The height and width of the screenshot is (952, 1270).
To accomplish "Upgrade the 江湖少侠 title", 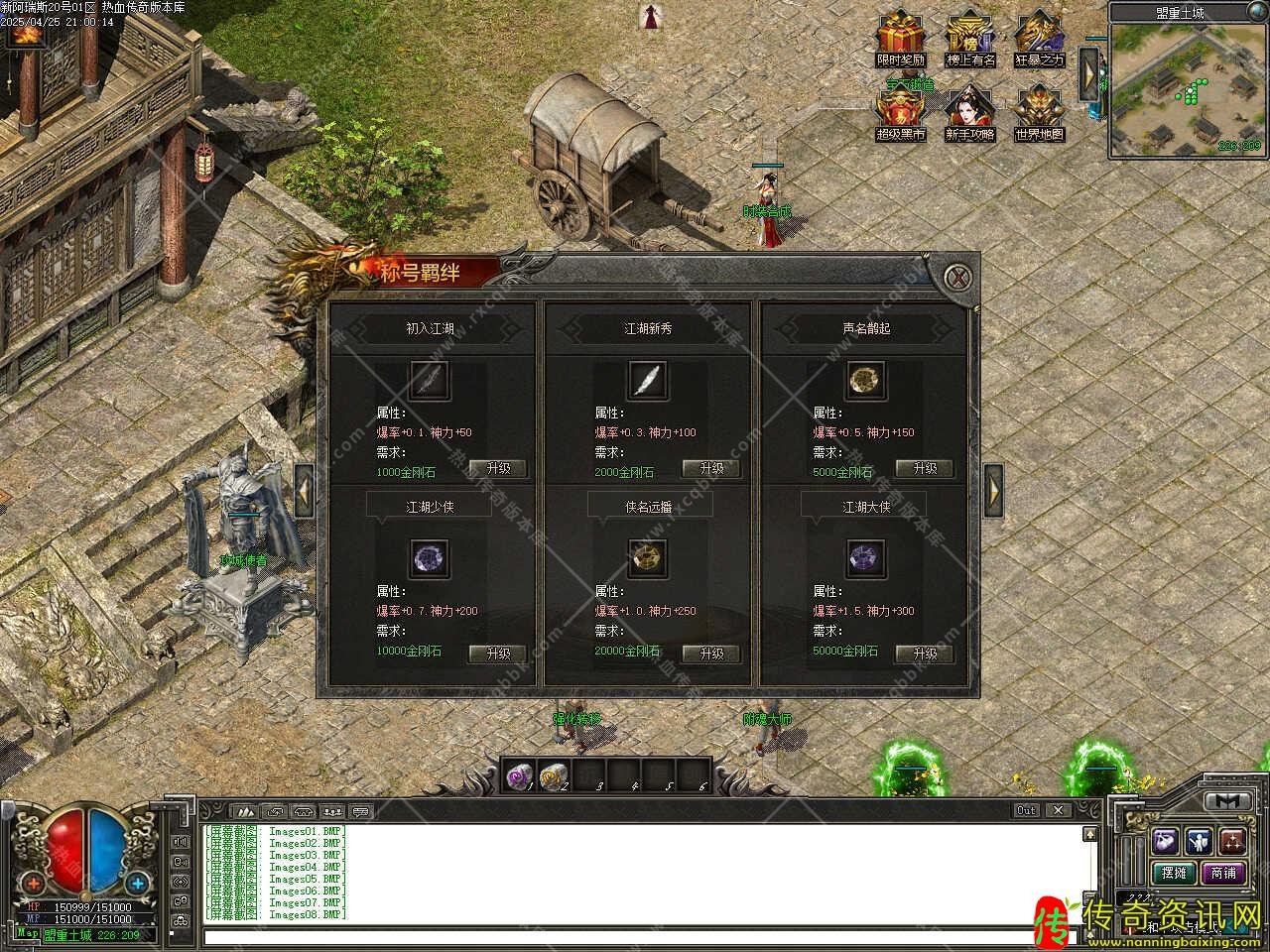I will point(497,653).
